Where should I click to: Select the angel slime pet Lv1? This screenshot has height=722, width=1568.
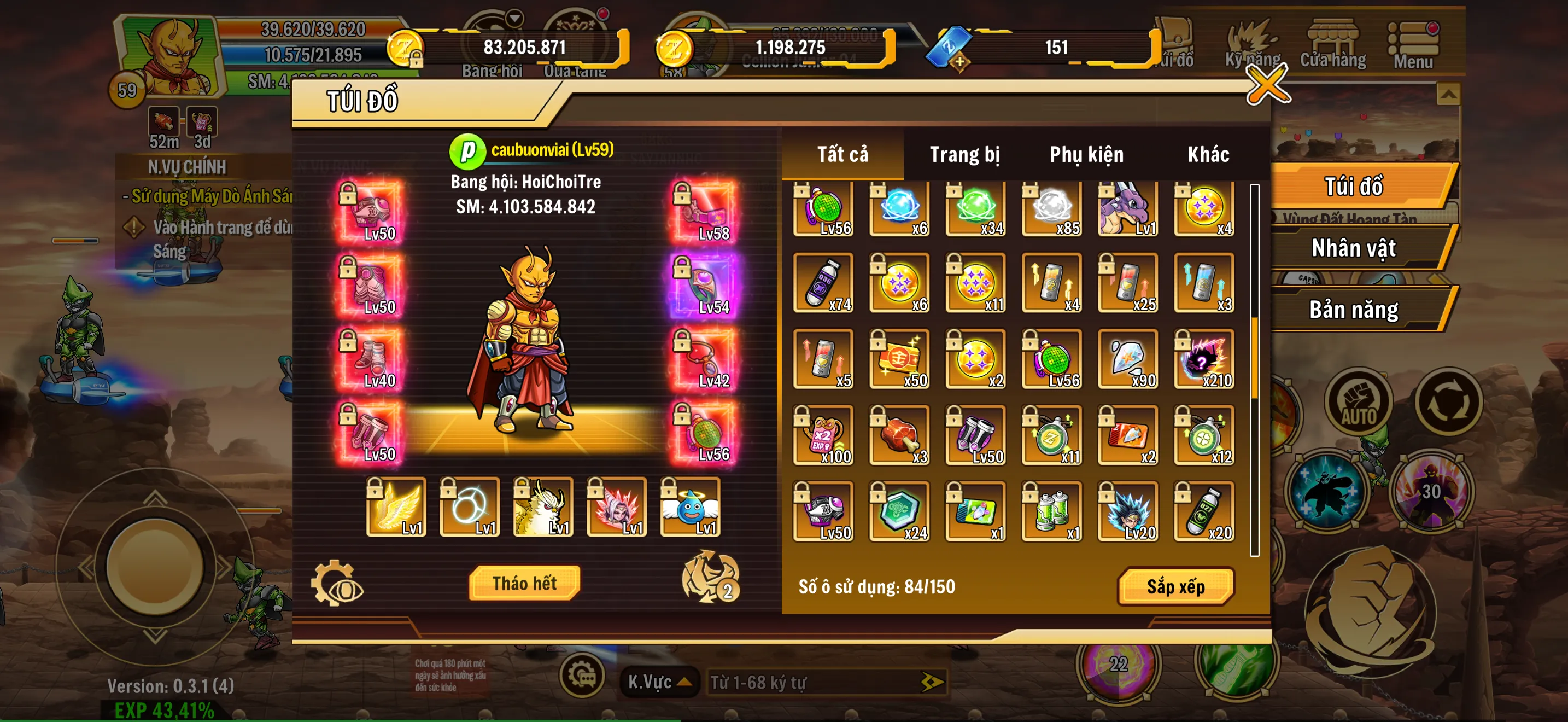(689, 506)
